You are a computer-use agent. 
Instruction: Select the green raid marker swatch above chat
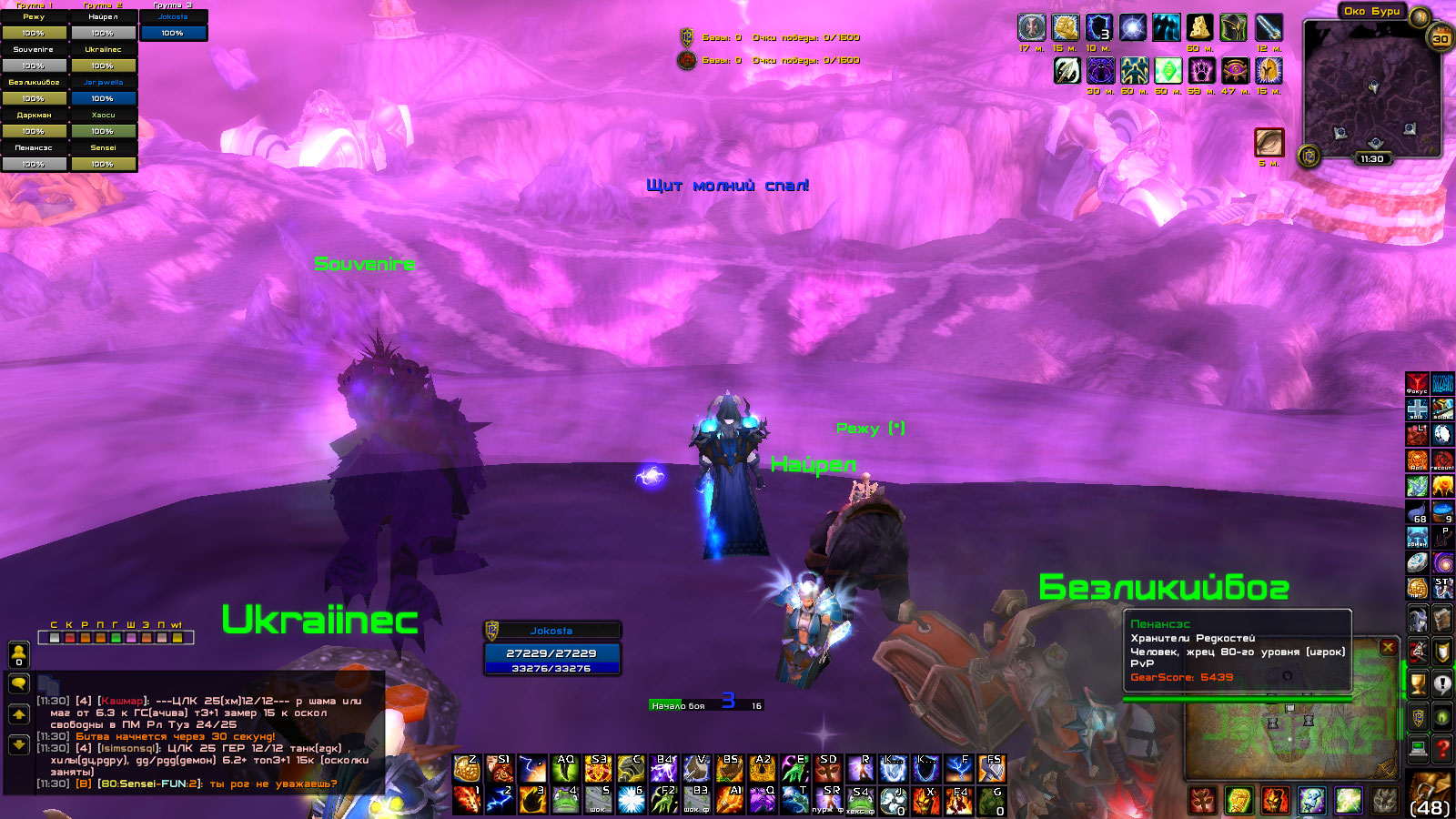pos(116,638)
